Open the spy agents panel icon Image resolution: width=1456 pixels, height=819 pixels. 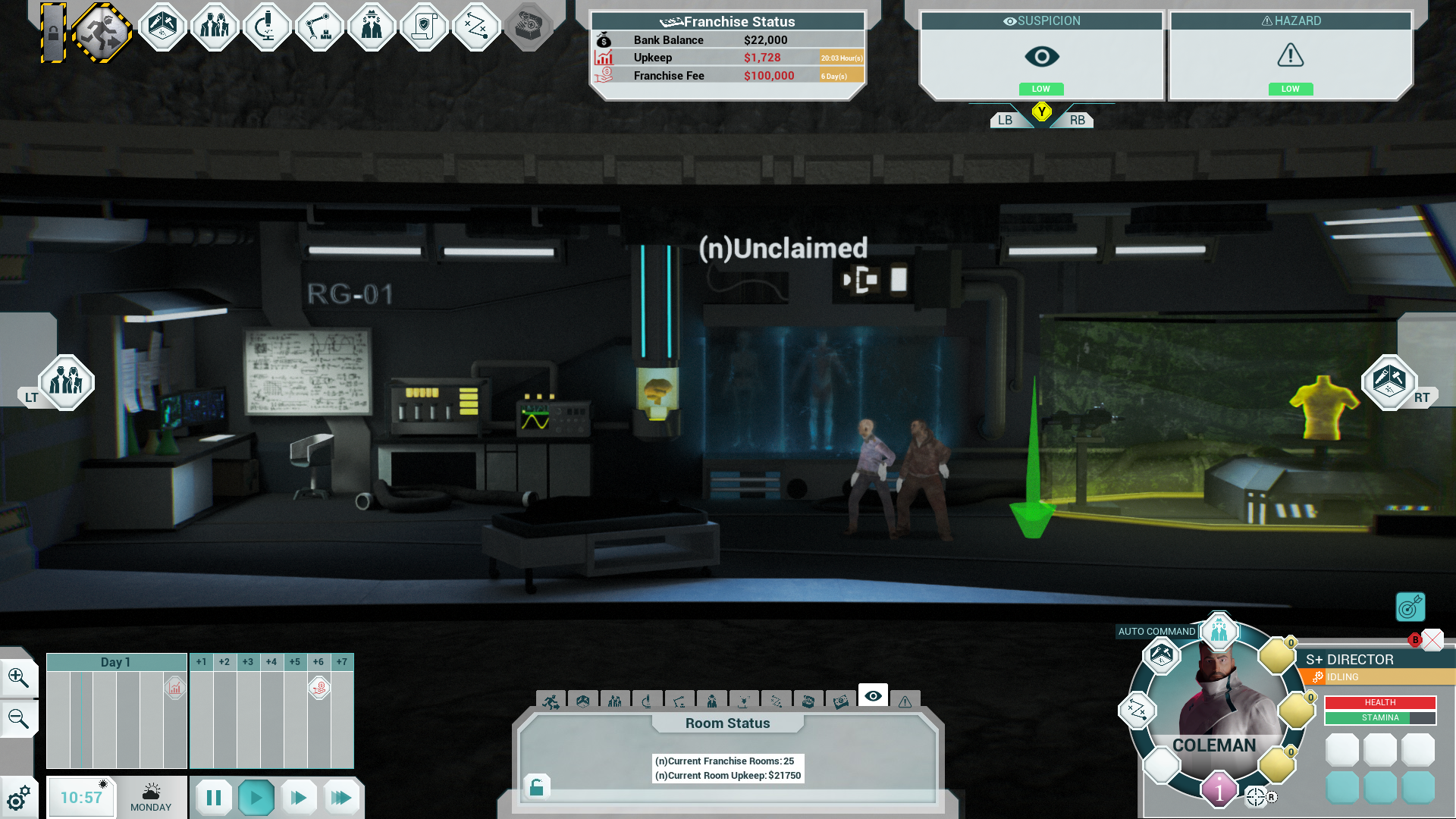tap(372, 27)
